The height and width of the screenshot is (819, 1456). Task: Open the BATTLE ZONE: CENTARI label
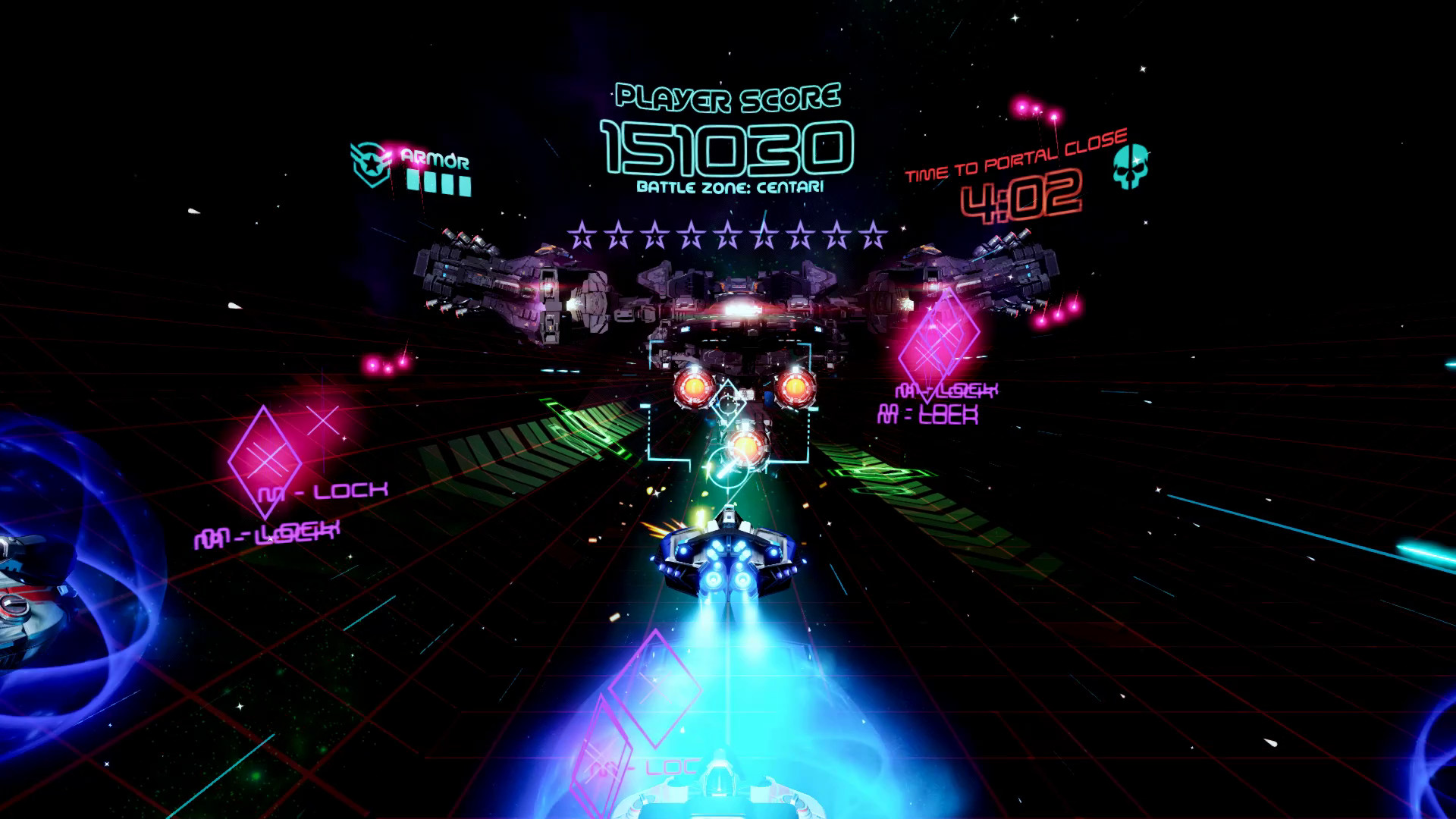tap(726, 184)
